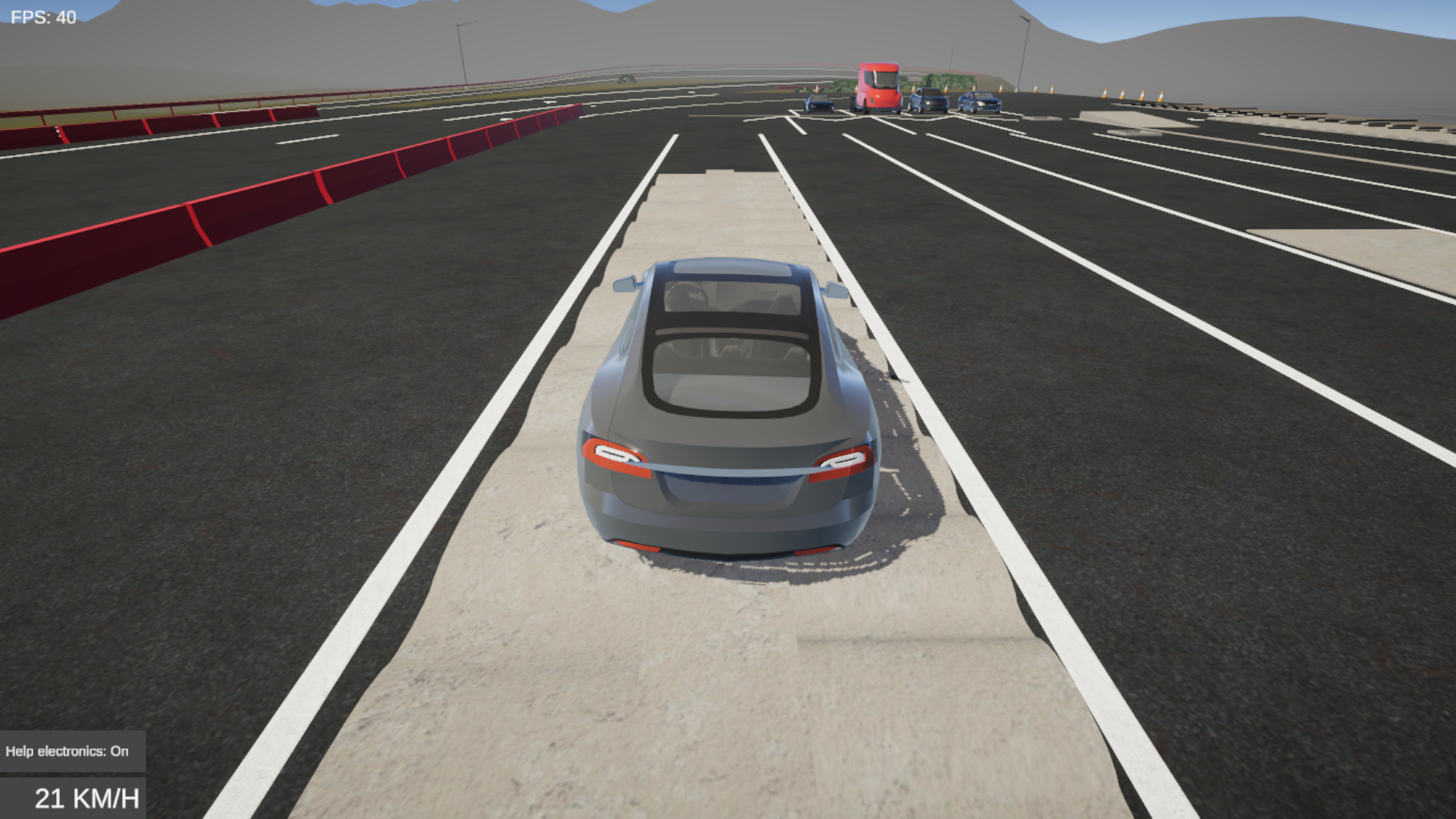Image resolution: width=1456 pixels, height=819 pixels.
Task: Select the parked blue SUV near the truck
Action: pyautogui.click(x=927, y=102)
